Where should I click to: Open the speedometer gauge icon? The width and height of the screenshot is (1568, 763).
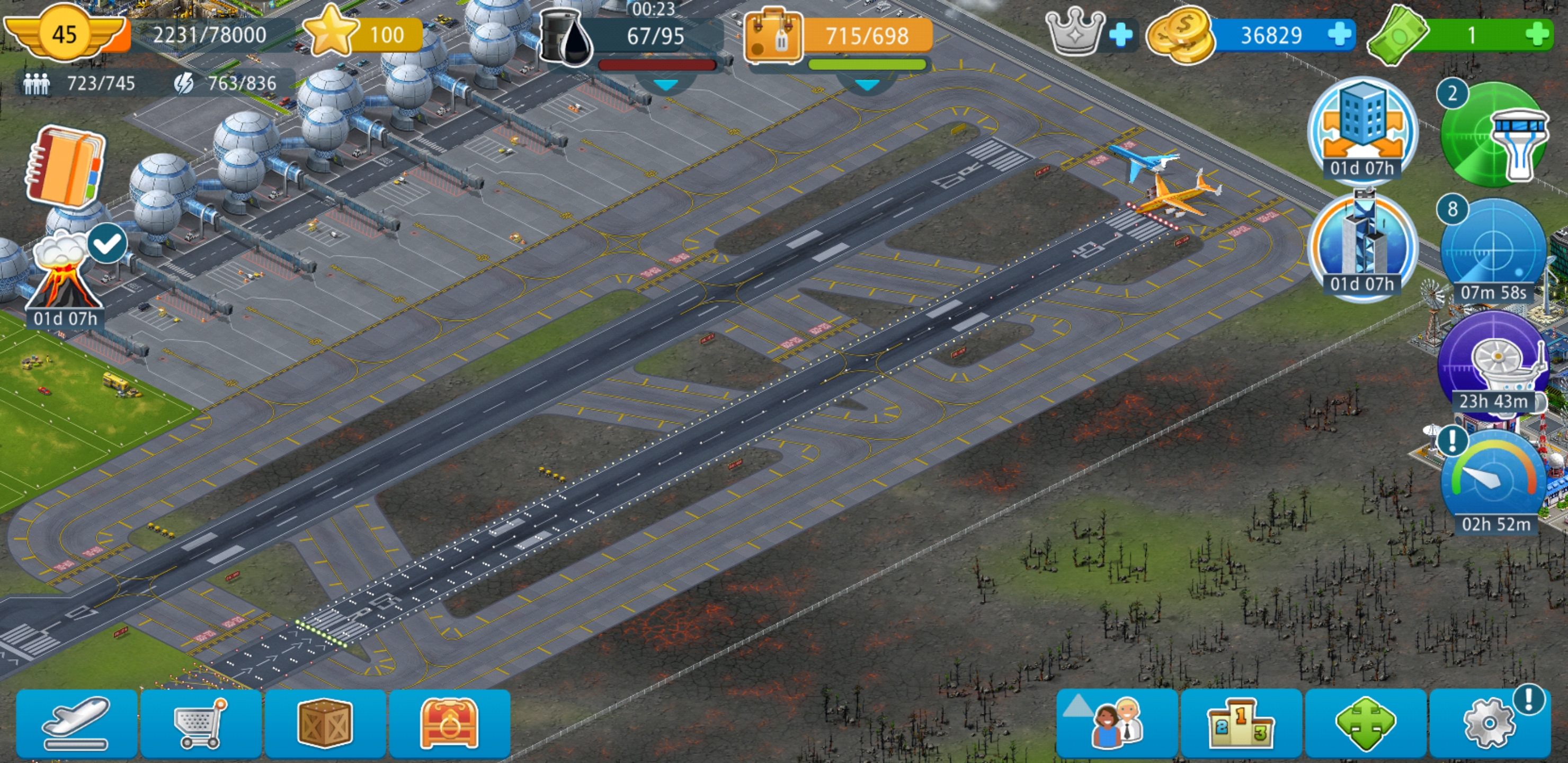click(1493, 481)
